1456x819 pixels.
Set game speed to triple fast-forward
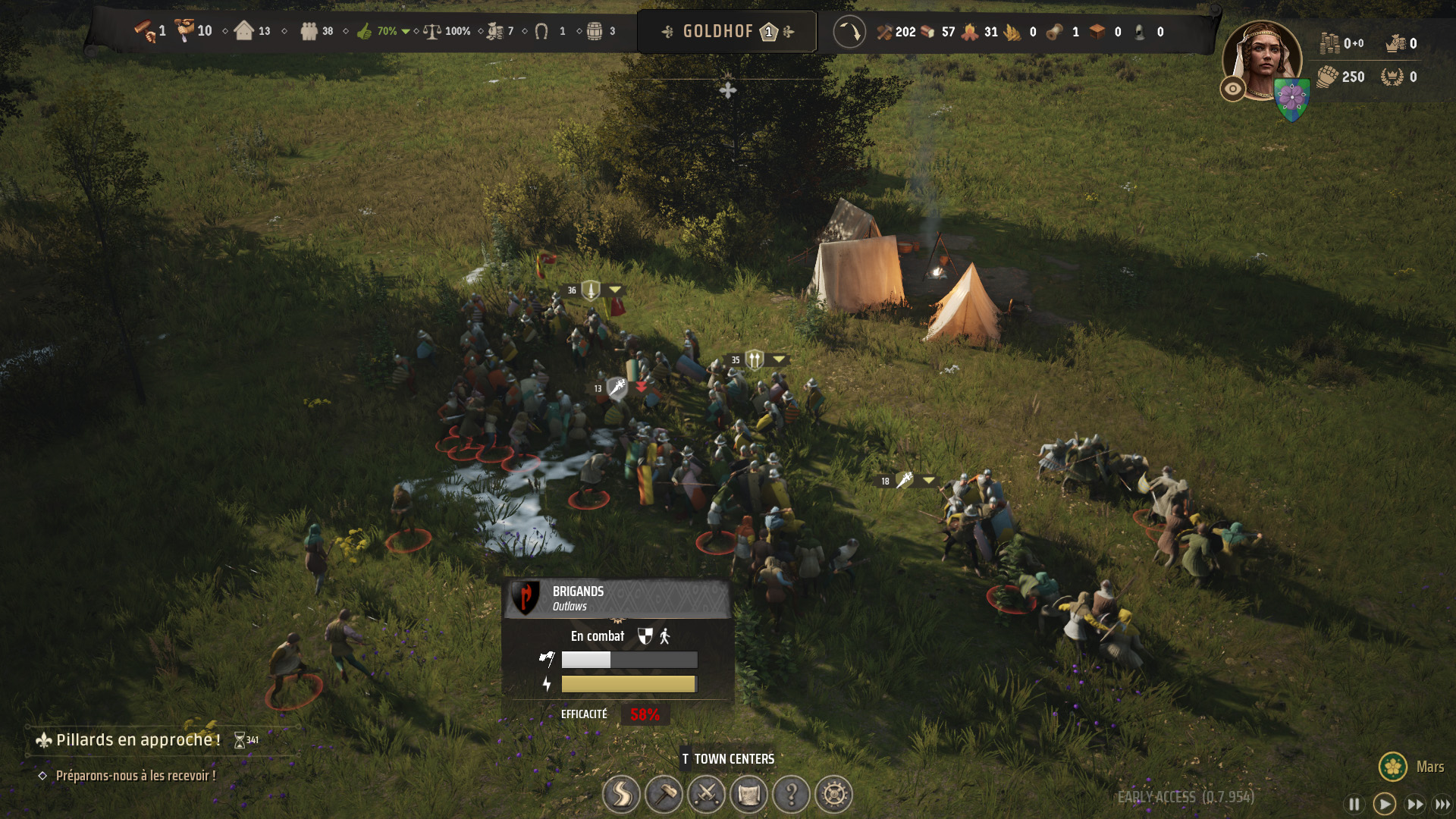(x=1442, y=804)
